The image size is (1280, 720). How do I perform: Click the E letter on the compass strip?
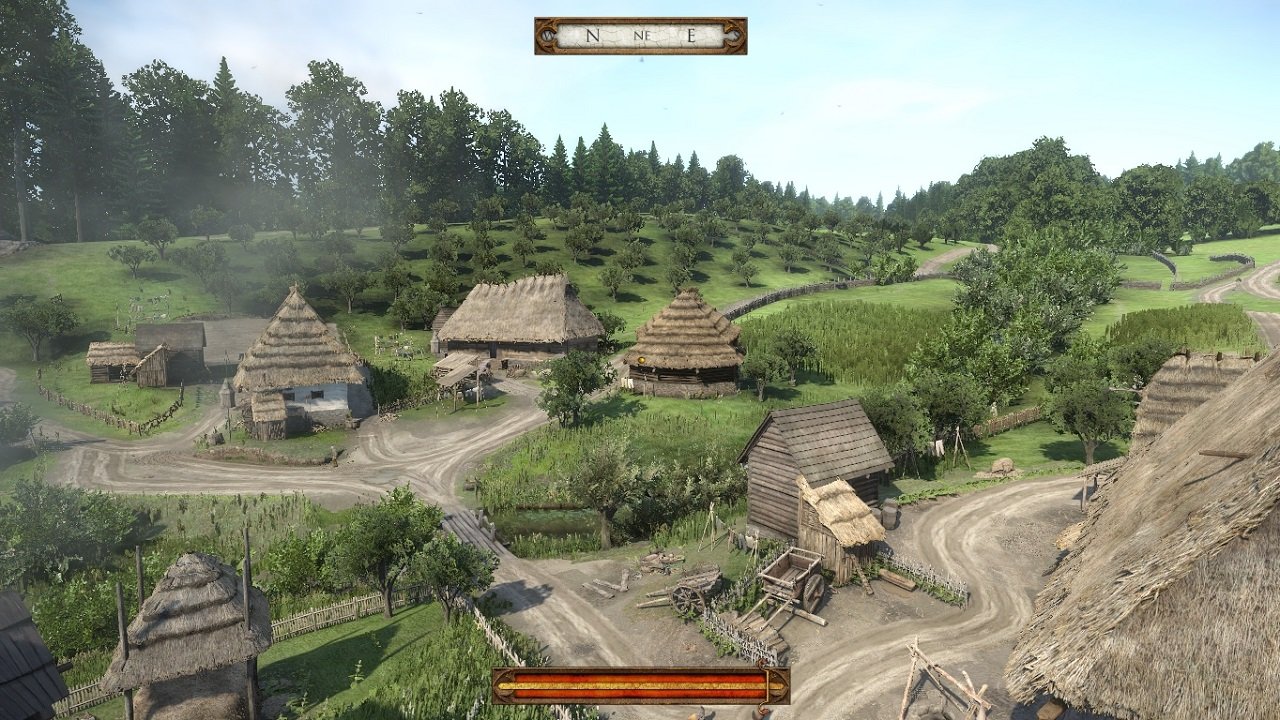point(691,34)
